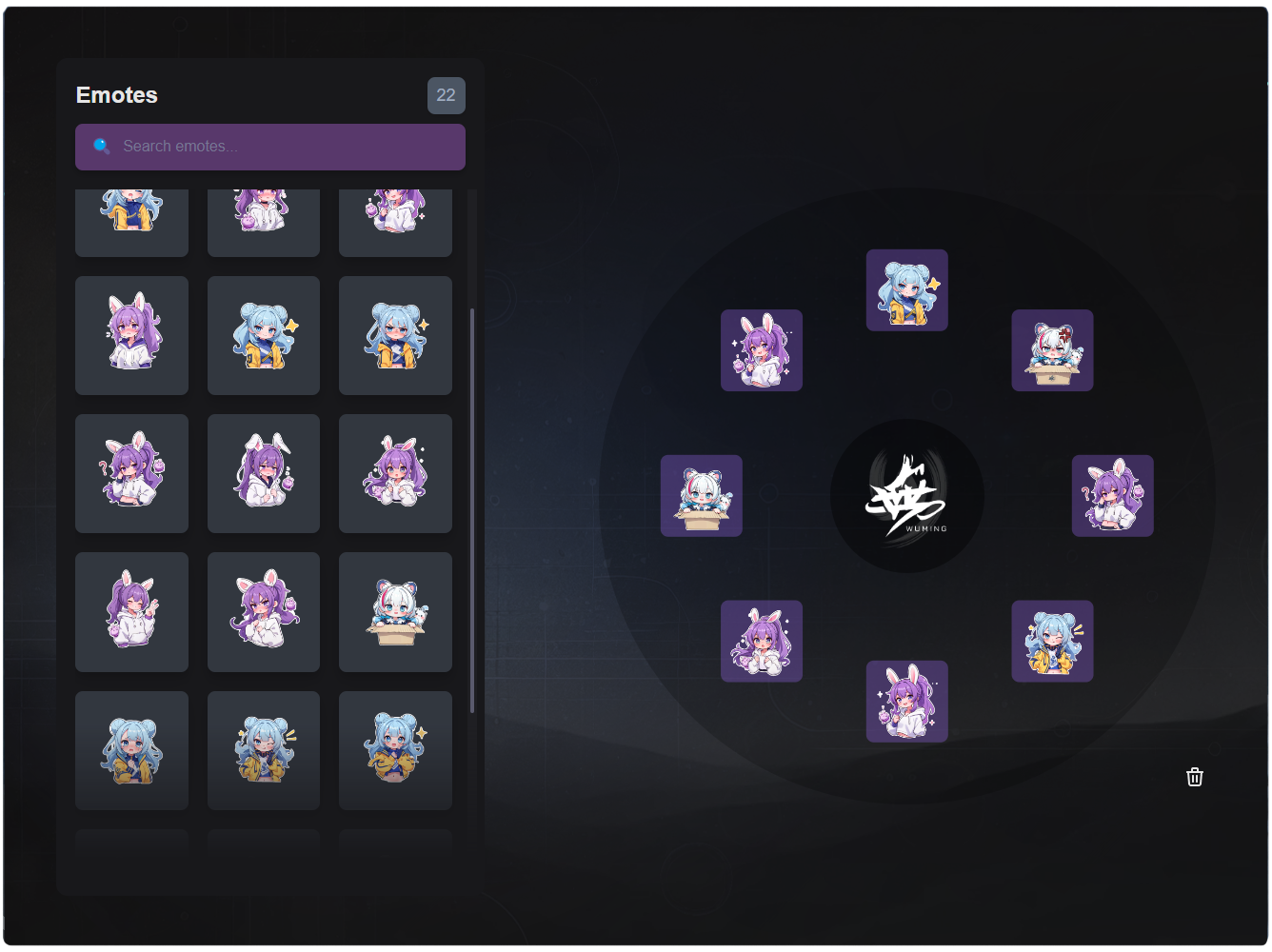
Task: Click the magnifier icon in the search bar
Action: (x=101, y=146)
